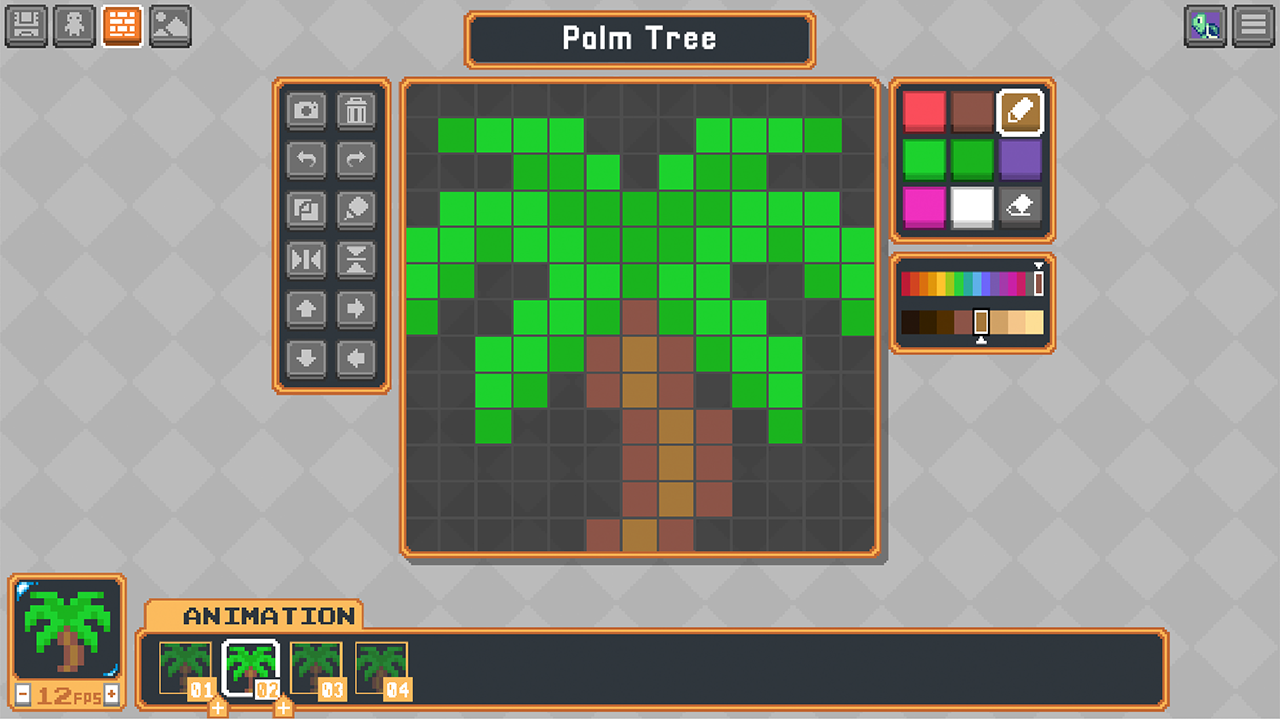Redo the last undone edit

tap(357, 160)
